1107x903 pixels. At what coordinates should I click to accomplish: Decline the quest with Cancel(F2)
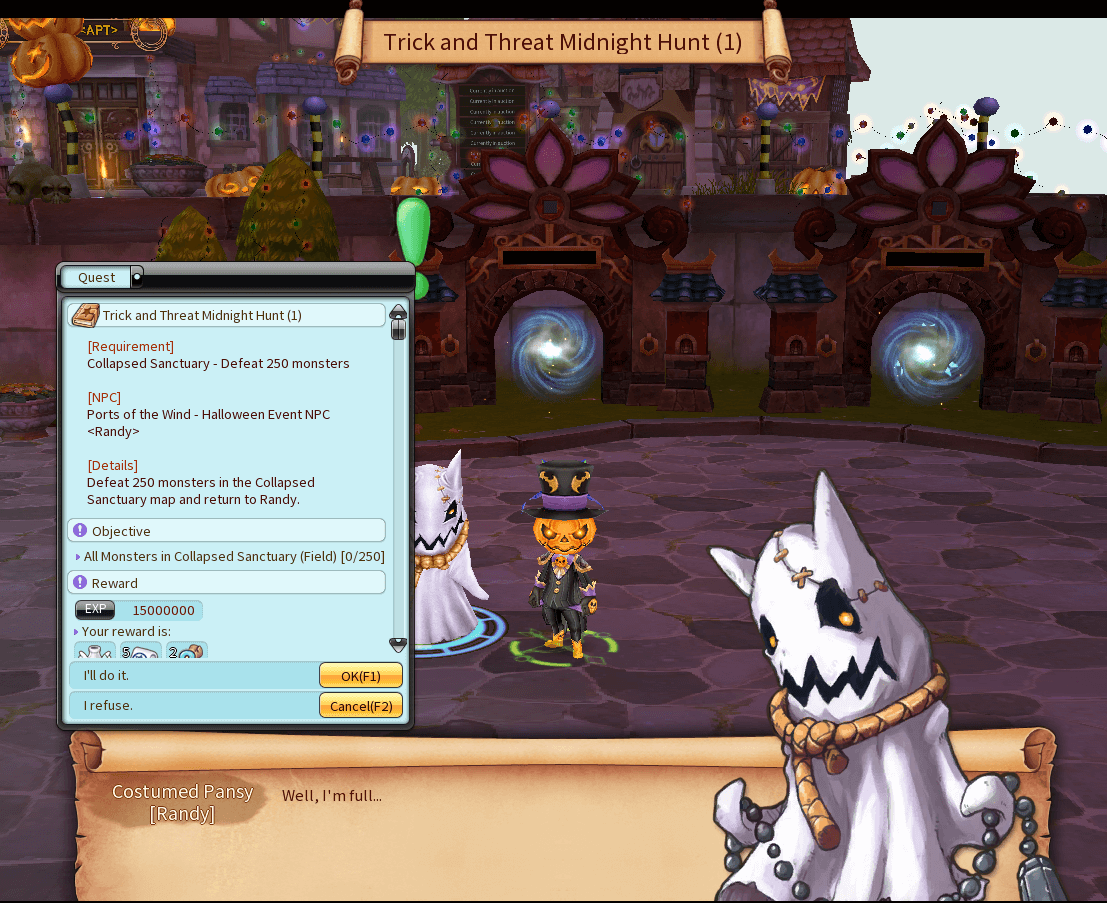tap(360, 706)
